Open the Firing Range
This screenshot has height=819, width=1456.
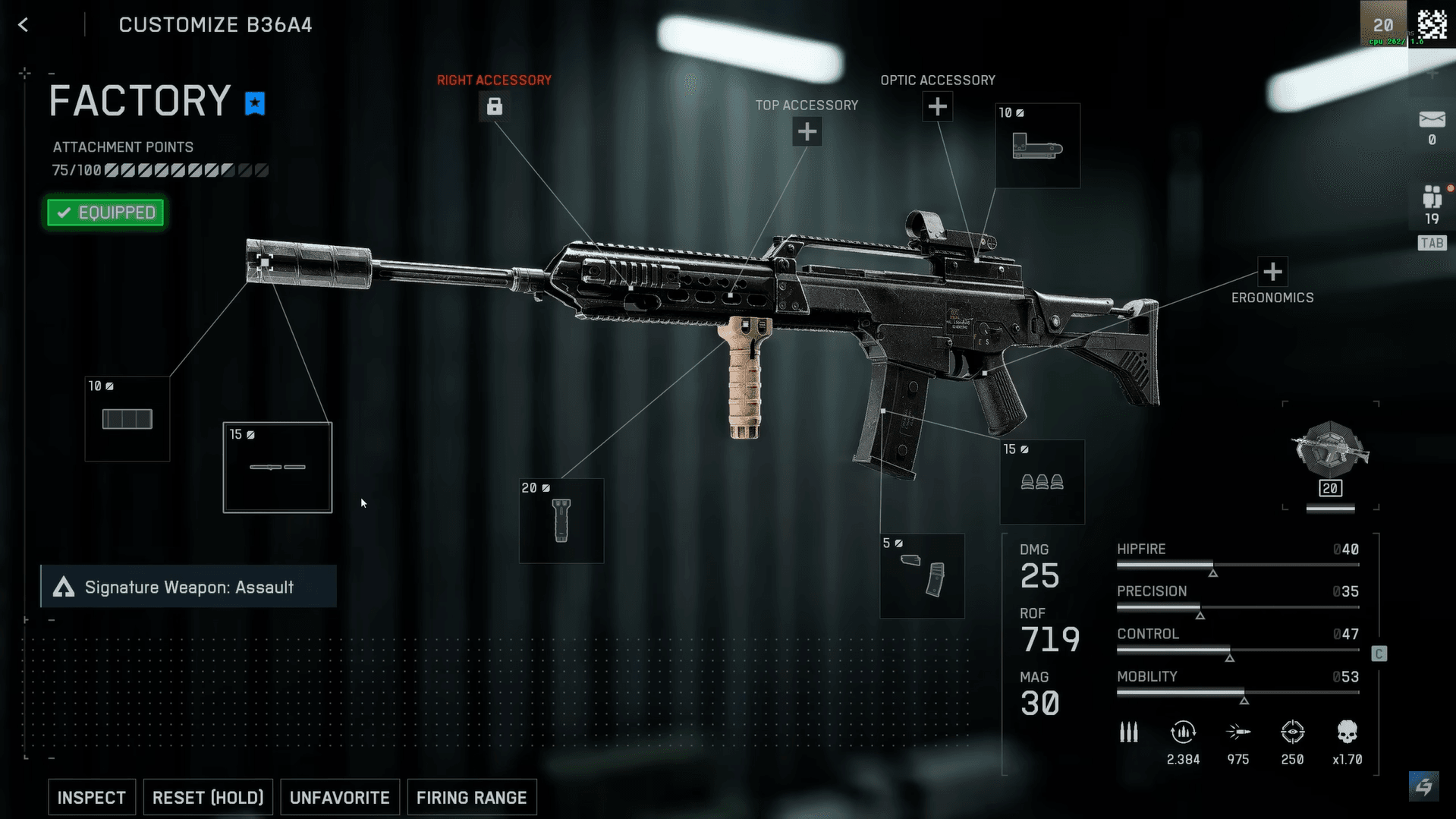[x=471, y=797]
